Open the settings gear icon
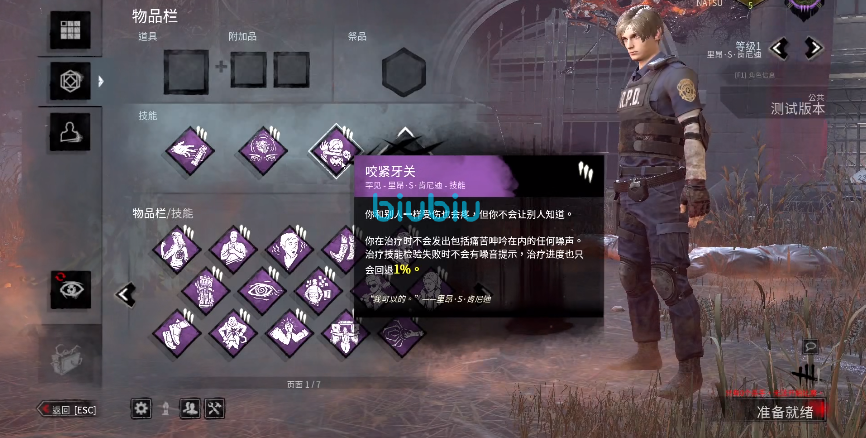 point(141,408)
